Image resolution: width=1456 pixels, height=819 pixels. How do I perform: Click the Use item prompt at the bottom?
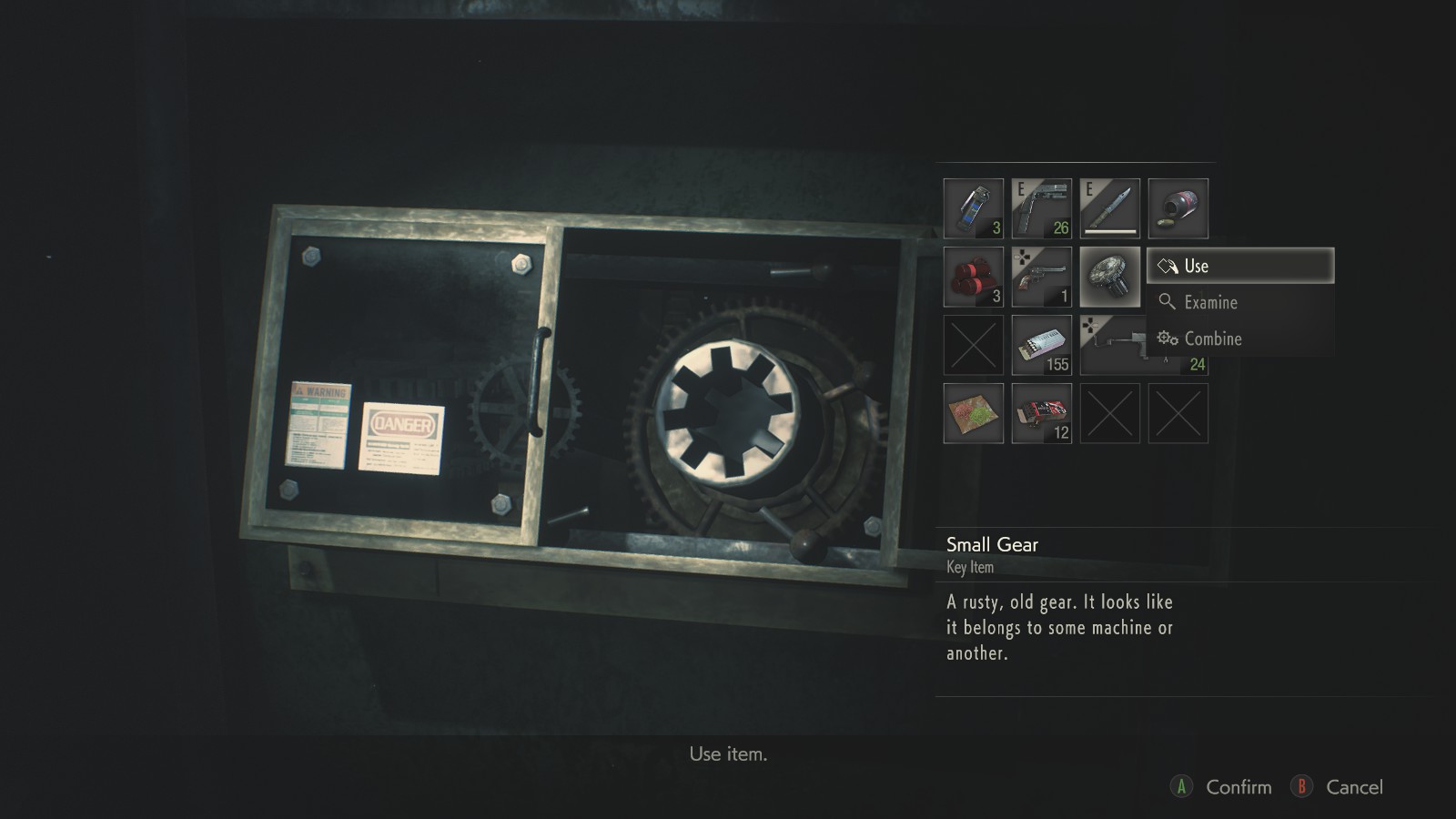pos(730,753)
